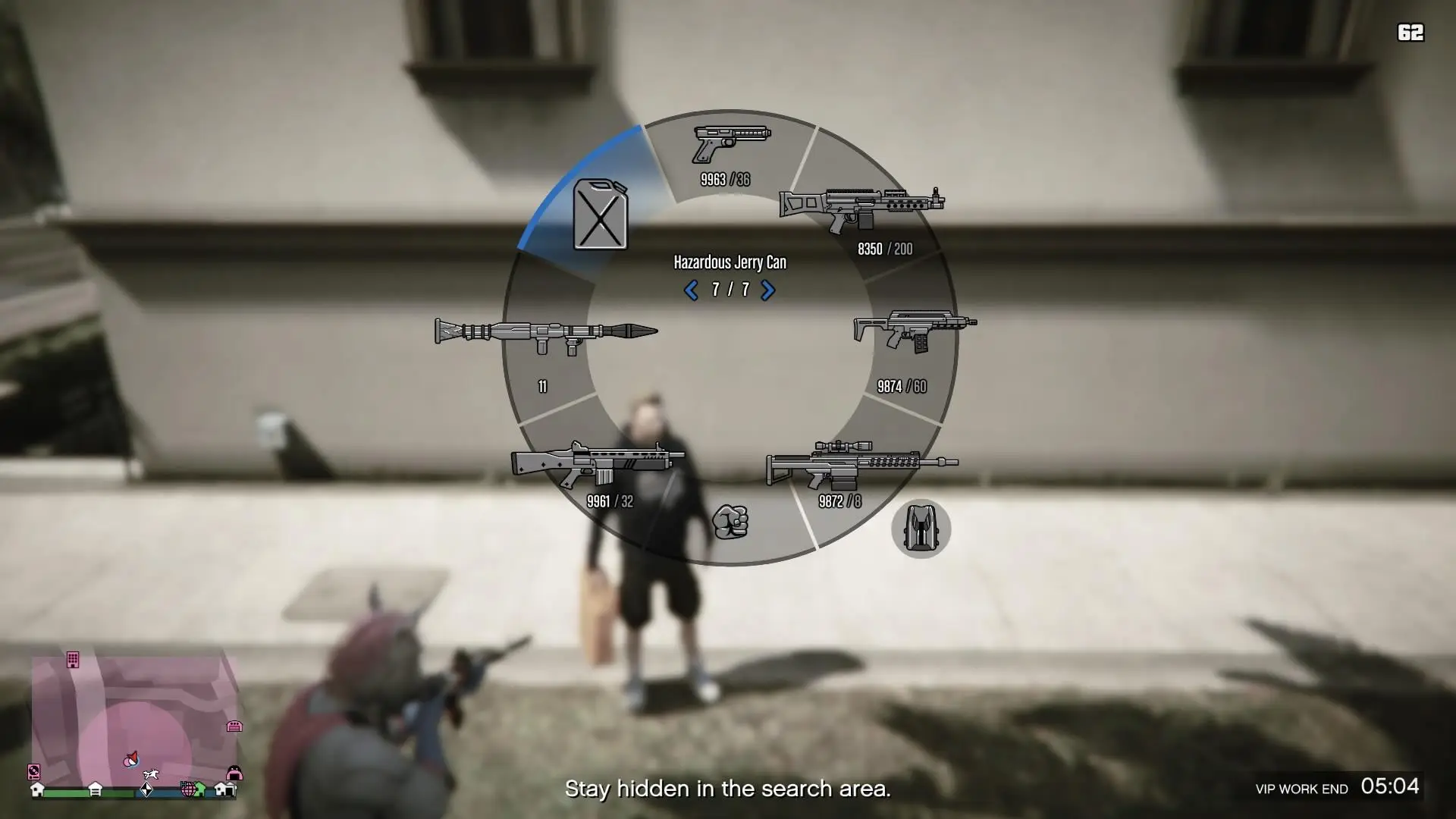Toggle to the previous weapon with left arrow
1456x819 pixels.
coord(691,290)
